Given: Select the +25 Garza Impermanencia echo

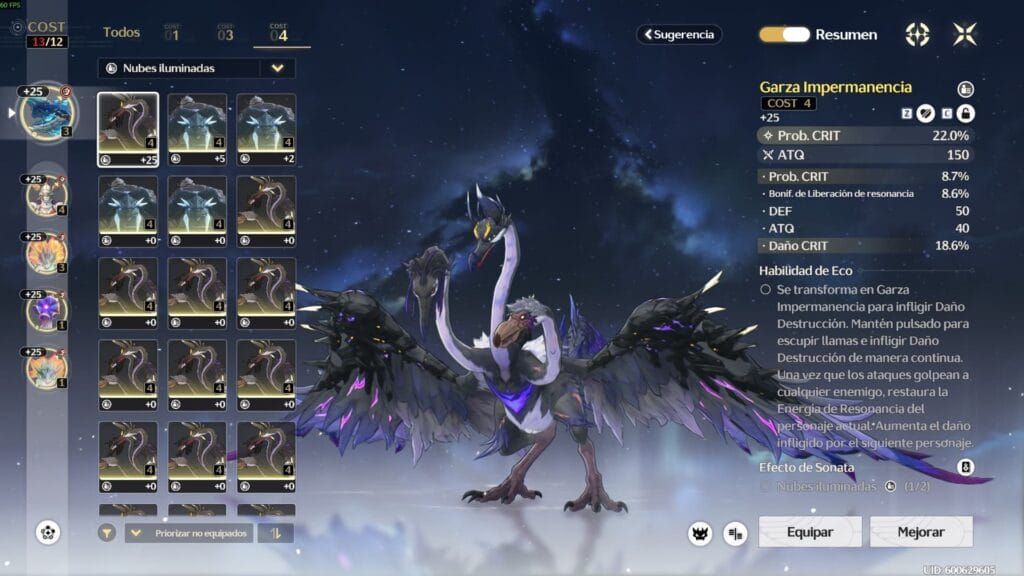Looking at the screenshot, I should tap(128, 129).
